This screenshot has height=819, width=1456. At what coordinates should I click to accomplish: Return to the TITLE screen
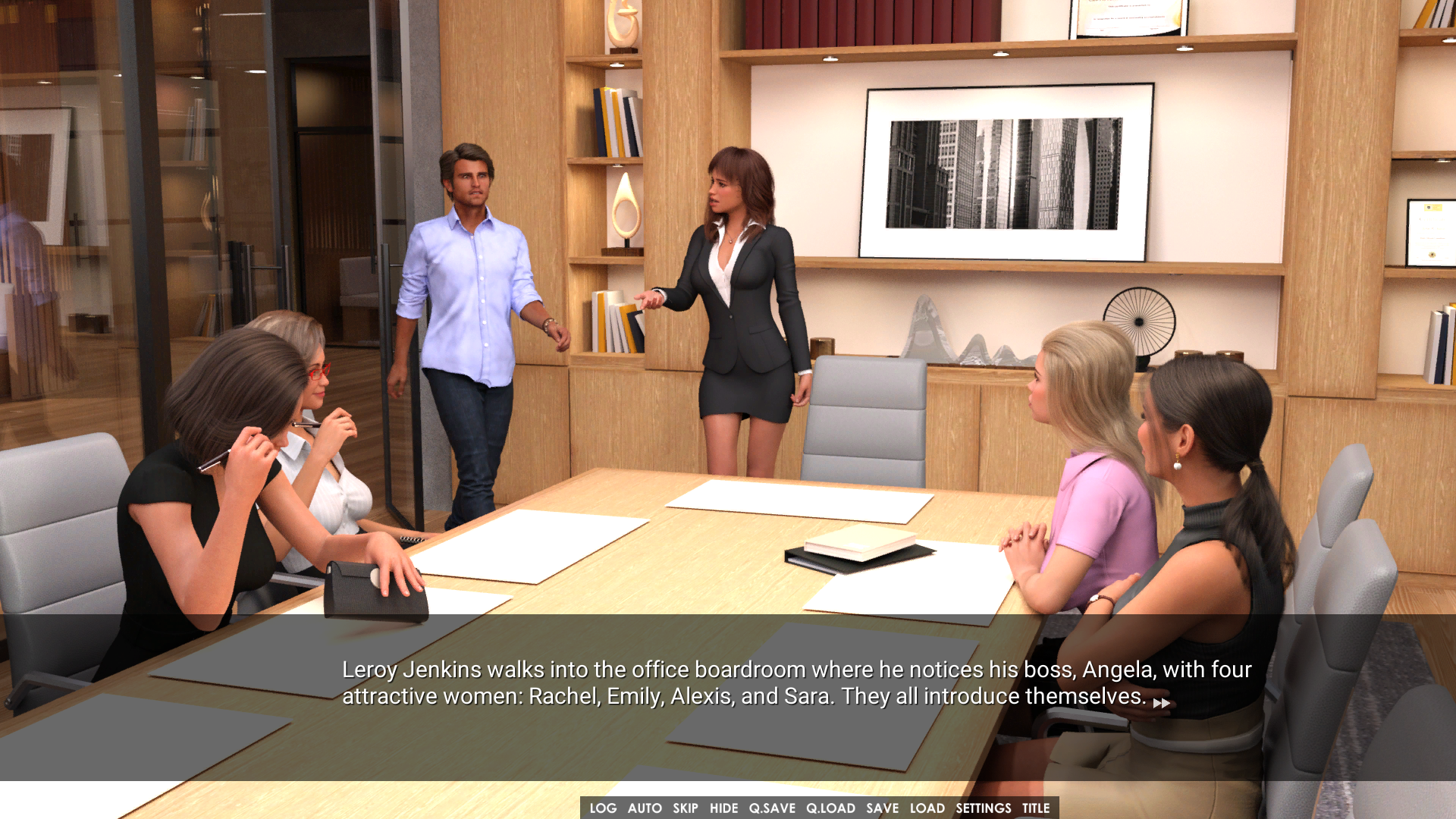pyautogui.click(x=1035, y=808)
